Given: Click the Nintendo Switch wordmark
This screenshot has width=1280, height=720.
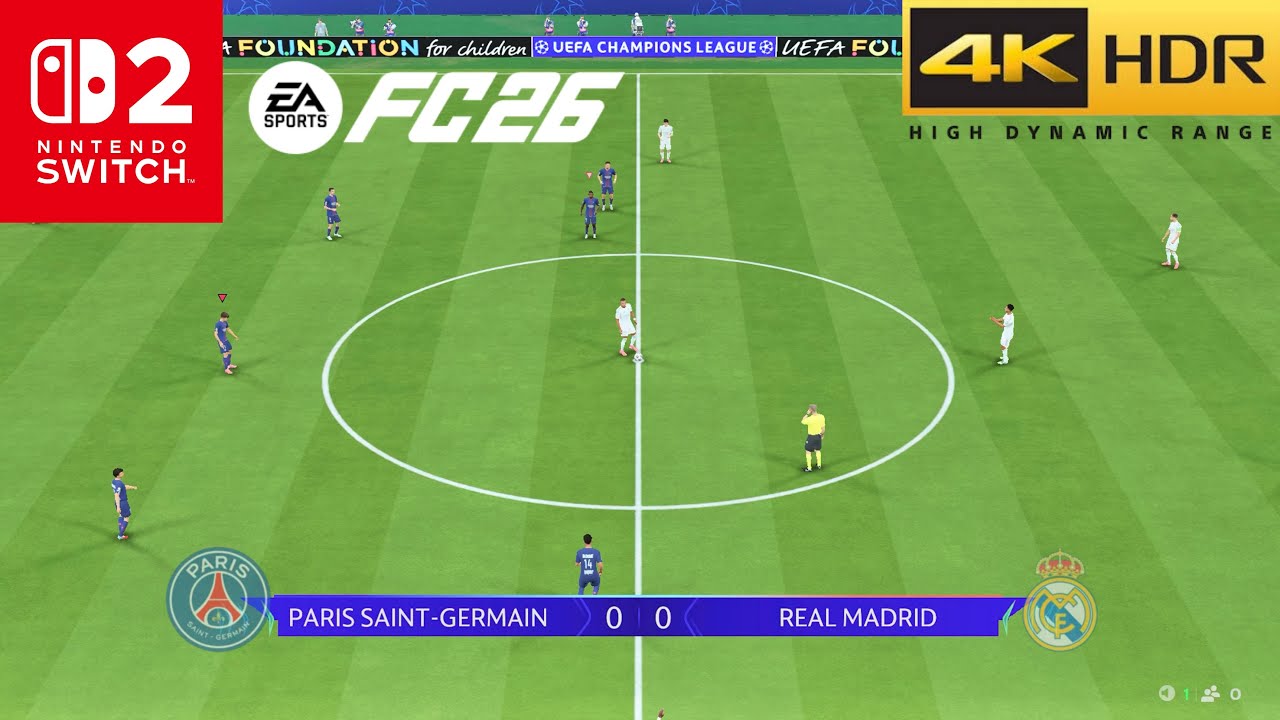Looking at the screenshot, I should coord(108,160).
